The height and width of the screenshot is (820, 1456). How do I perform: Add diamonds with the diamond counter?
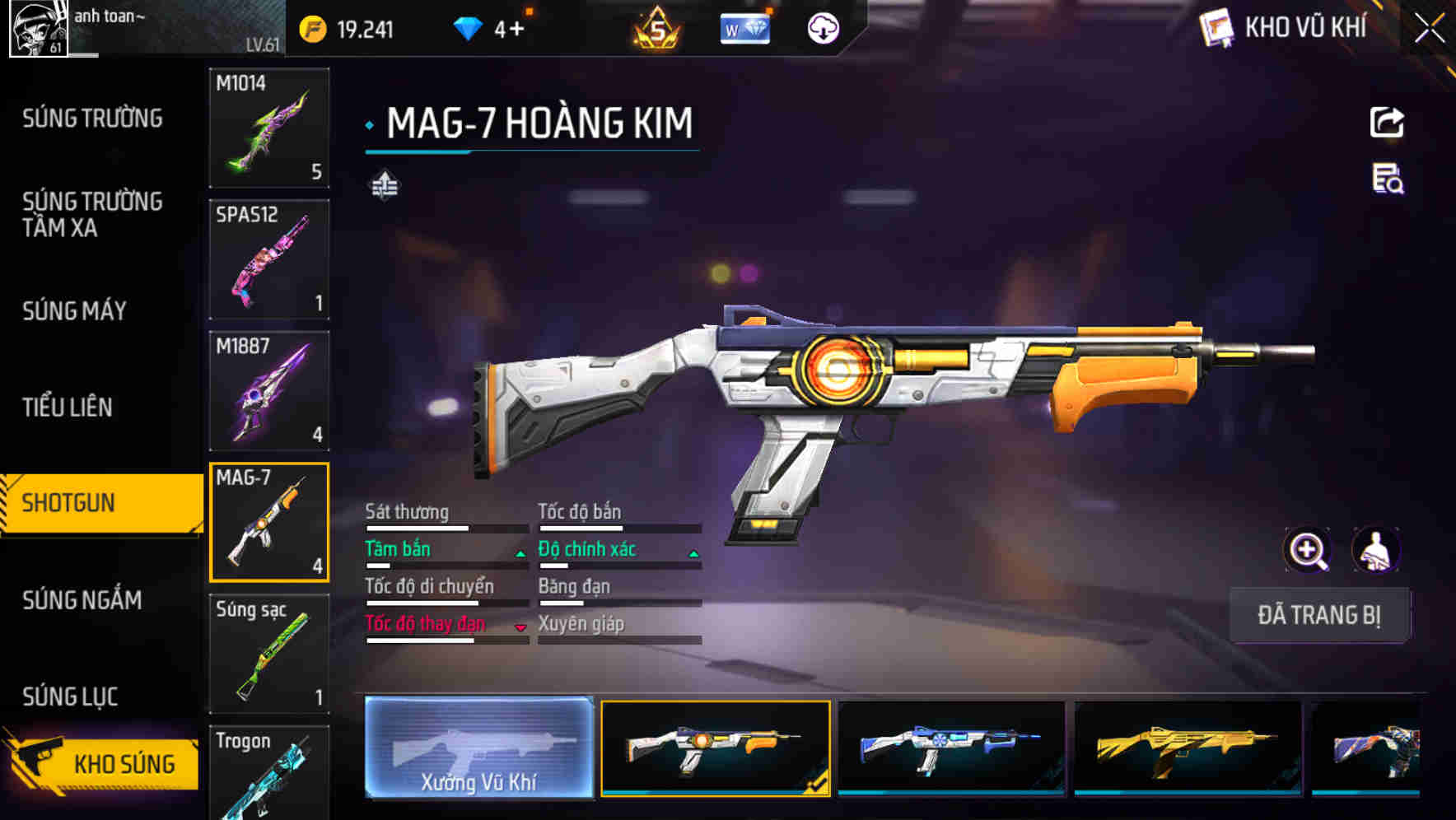pyautogui.click(x=491, y=30)
